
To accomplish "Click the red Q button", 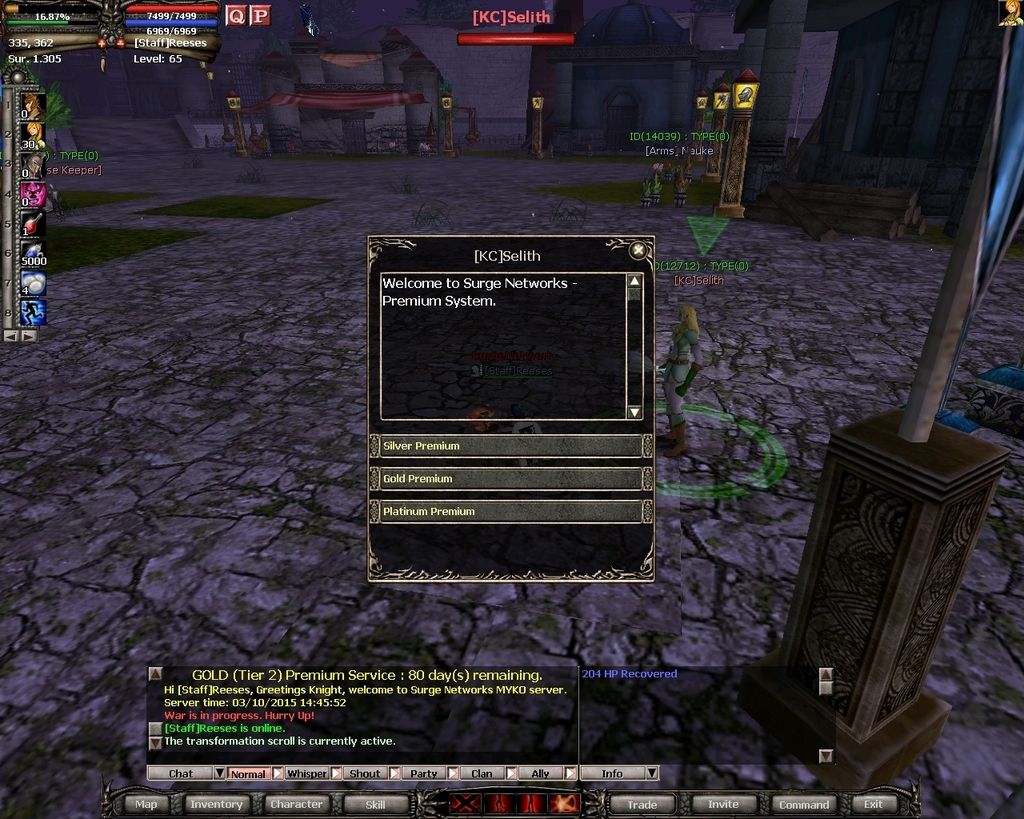I will tap(236, 15).
